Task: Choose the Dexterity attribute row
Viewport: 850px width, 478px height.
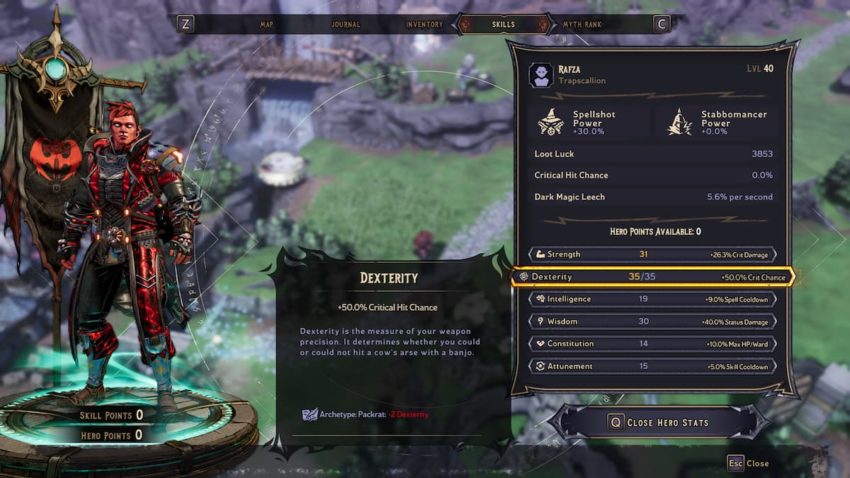Action: [x=652, y=277]
